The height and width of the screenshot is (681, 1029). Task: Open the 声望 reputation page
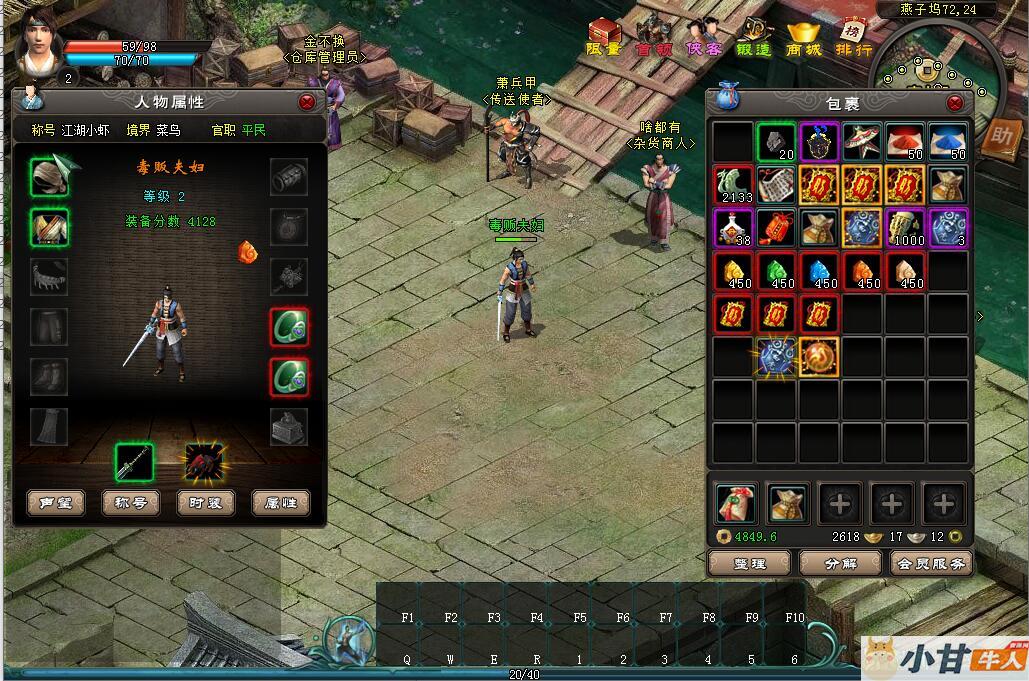55,503
